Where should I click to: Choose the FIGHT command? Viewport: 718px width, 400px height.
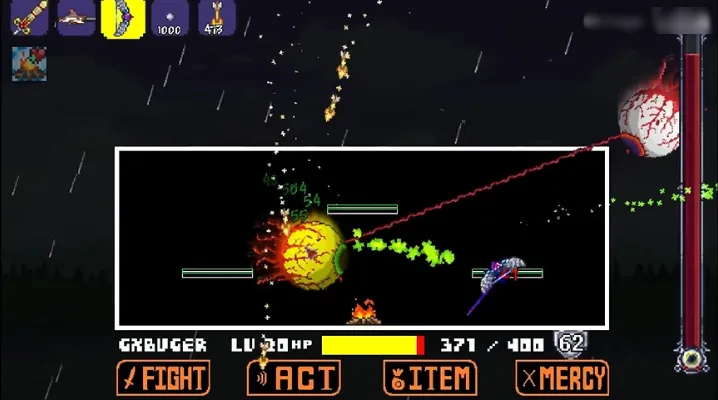point(163,378)
